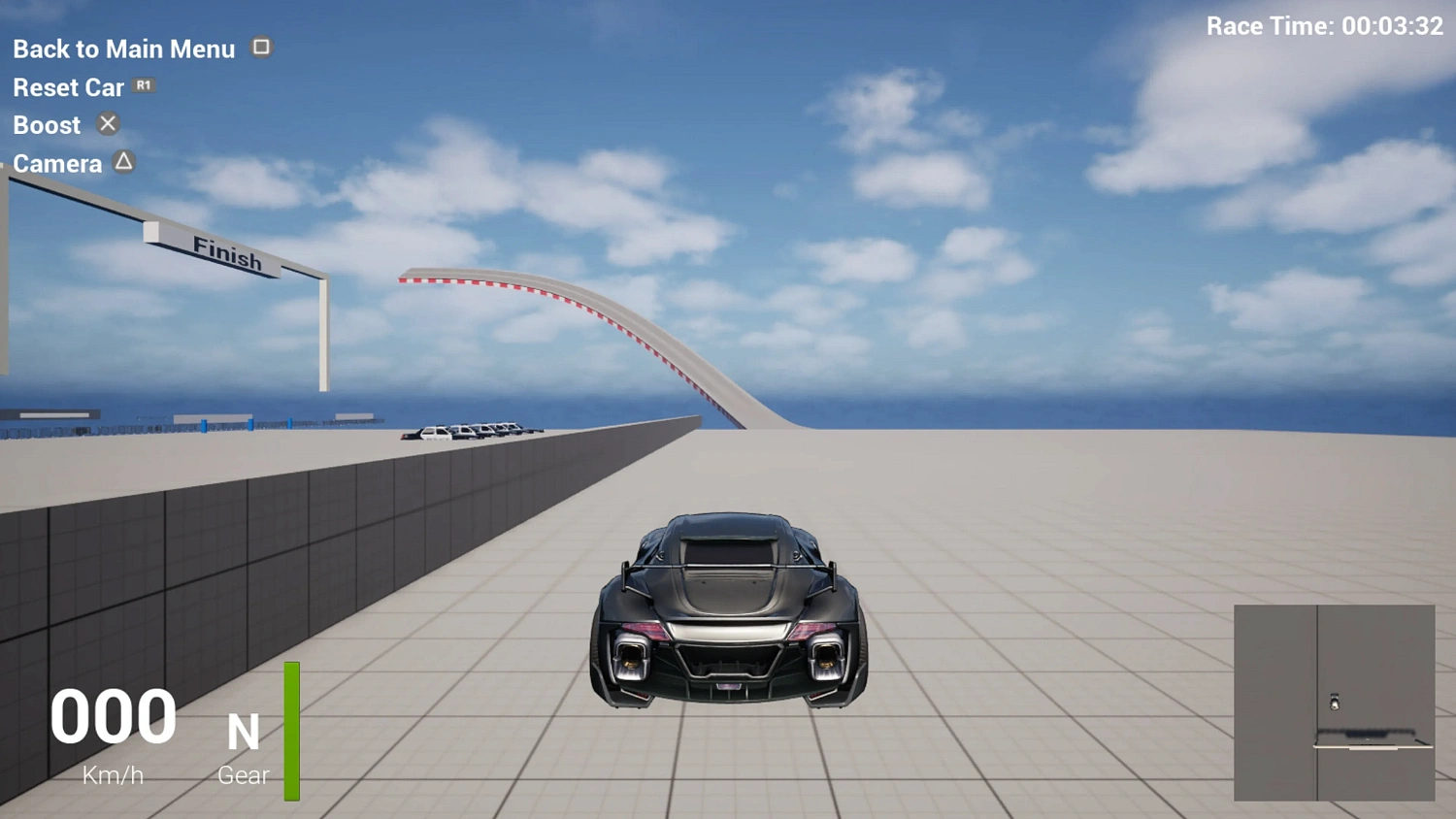Click the R1 button icon next to Reset Car
This screenshot has height=819, width=1456.
pos(143,85)
